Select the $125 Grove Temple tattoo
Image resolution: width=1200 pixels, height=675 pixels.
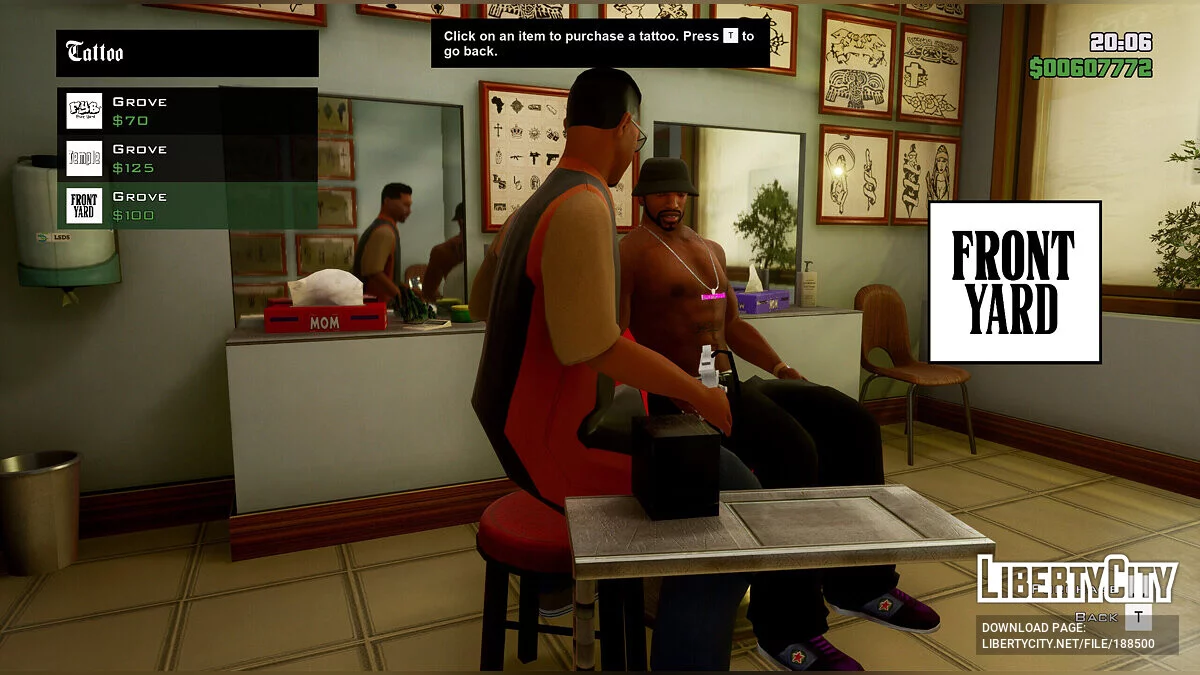point(187,158)
